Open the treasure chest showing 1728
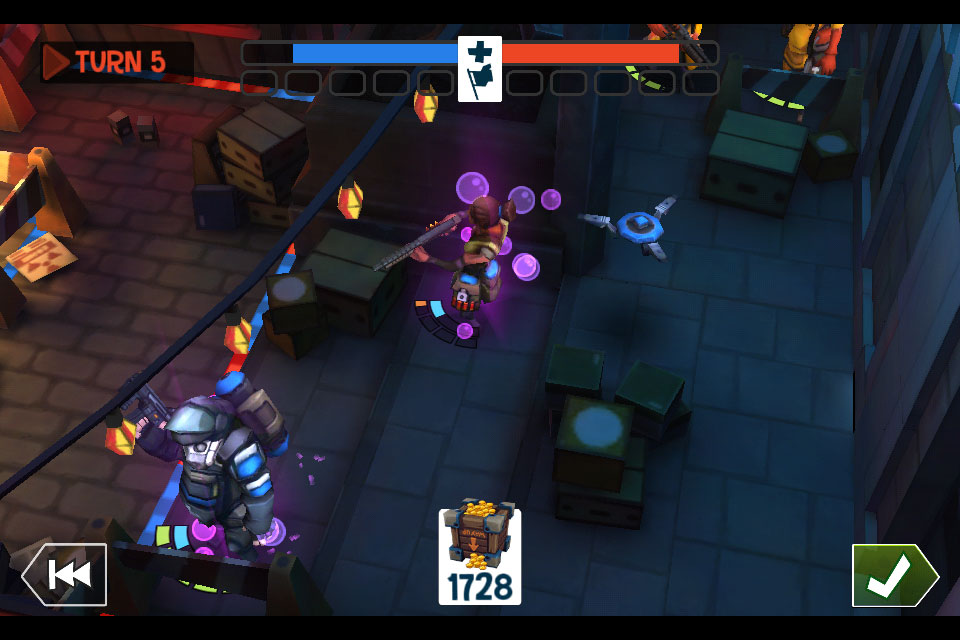 [479, 556]
